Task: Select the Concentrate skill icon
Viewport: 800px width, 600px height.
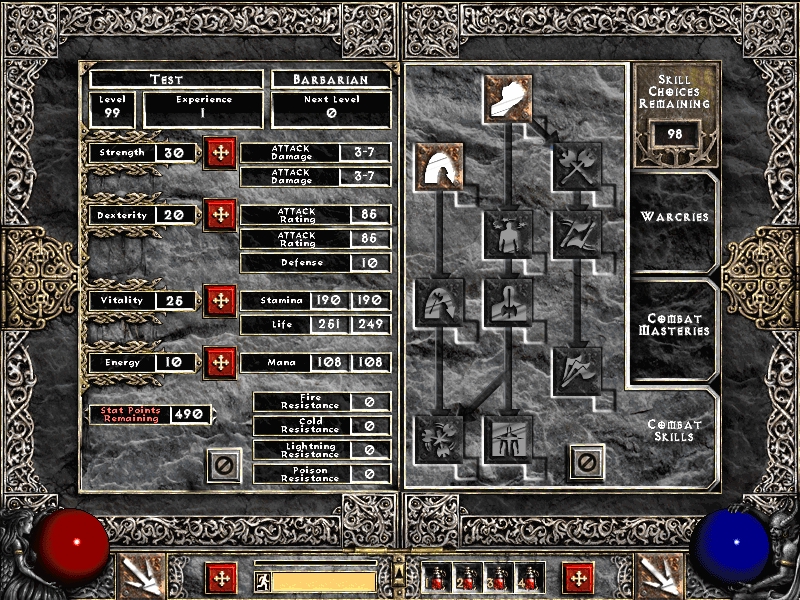Action: click(509, 302)
